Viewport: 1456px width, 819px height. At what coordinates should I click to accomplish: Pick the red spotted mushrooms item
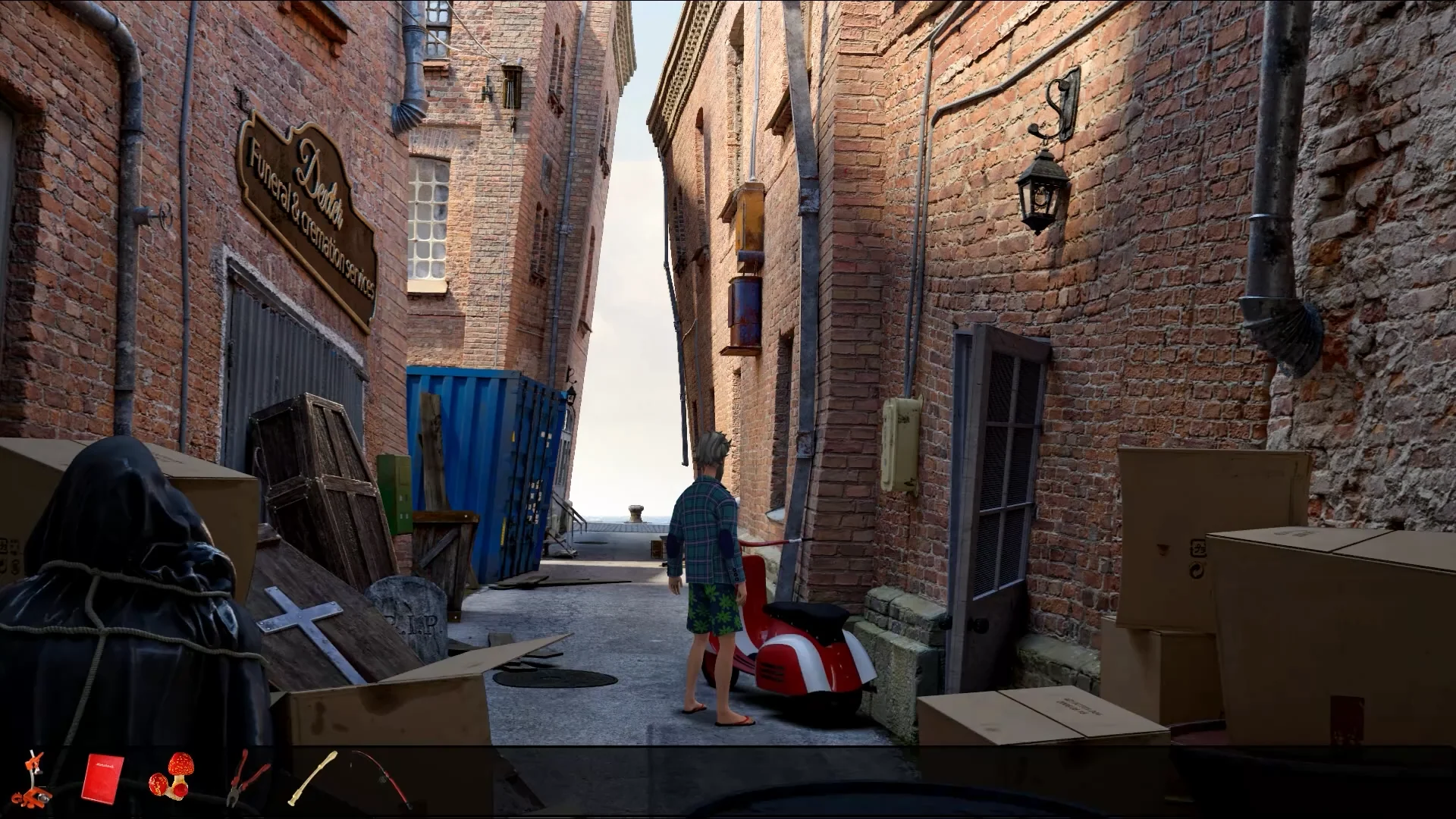172,776
